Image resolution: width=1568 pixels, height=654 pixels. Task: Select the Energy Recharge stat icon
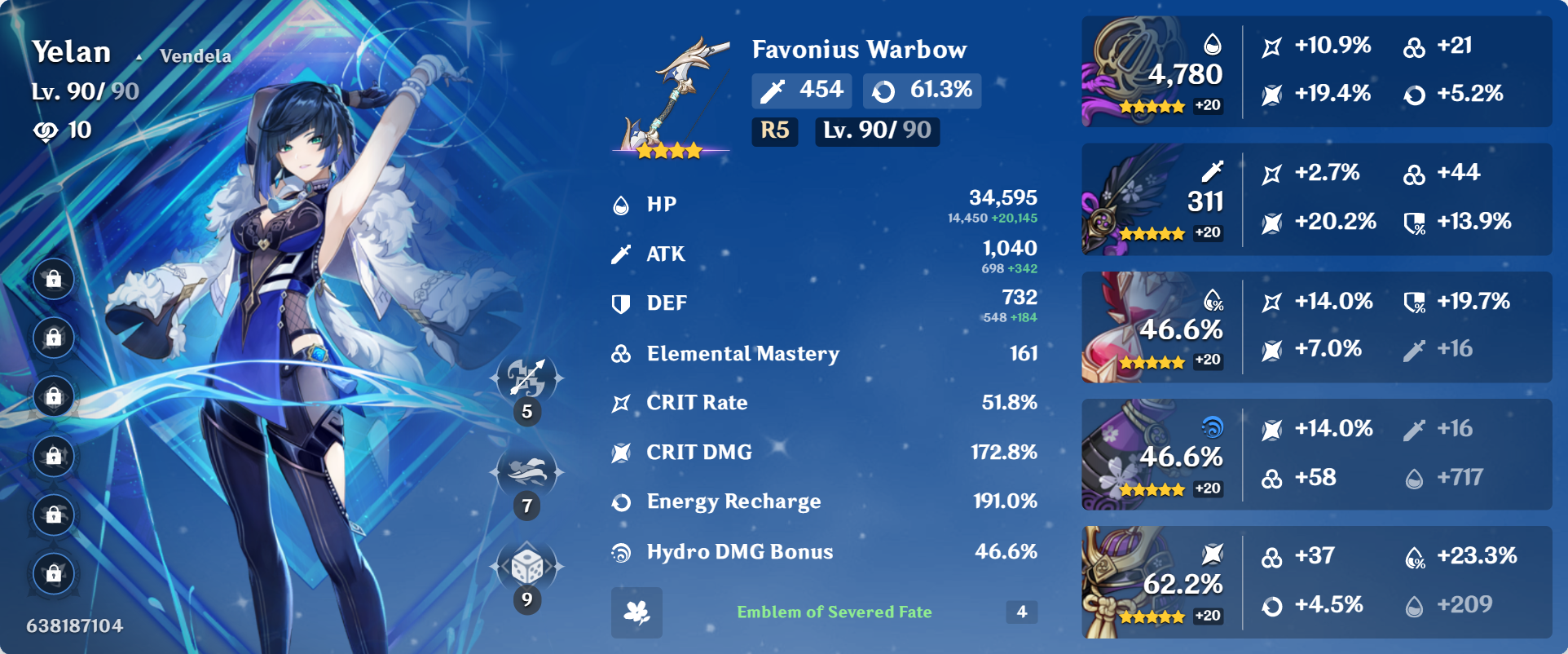tap(622, 502)
